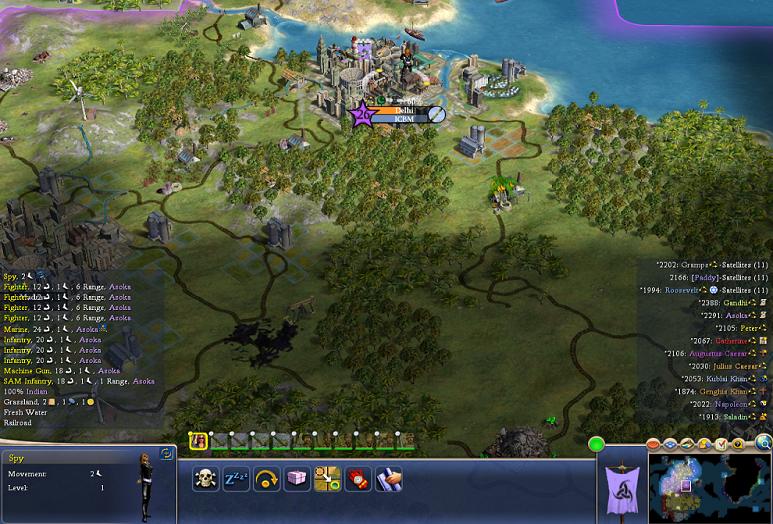Screen dimensions: 773x524
Task: Click the skull delete unit button
Action: pyautogui.click(x=206, y=478)
